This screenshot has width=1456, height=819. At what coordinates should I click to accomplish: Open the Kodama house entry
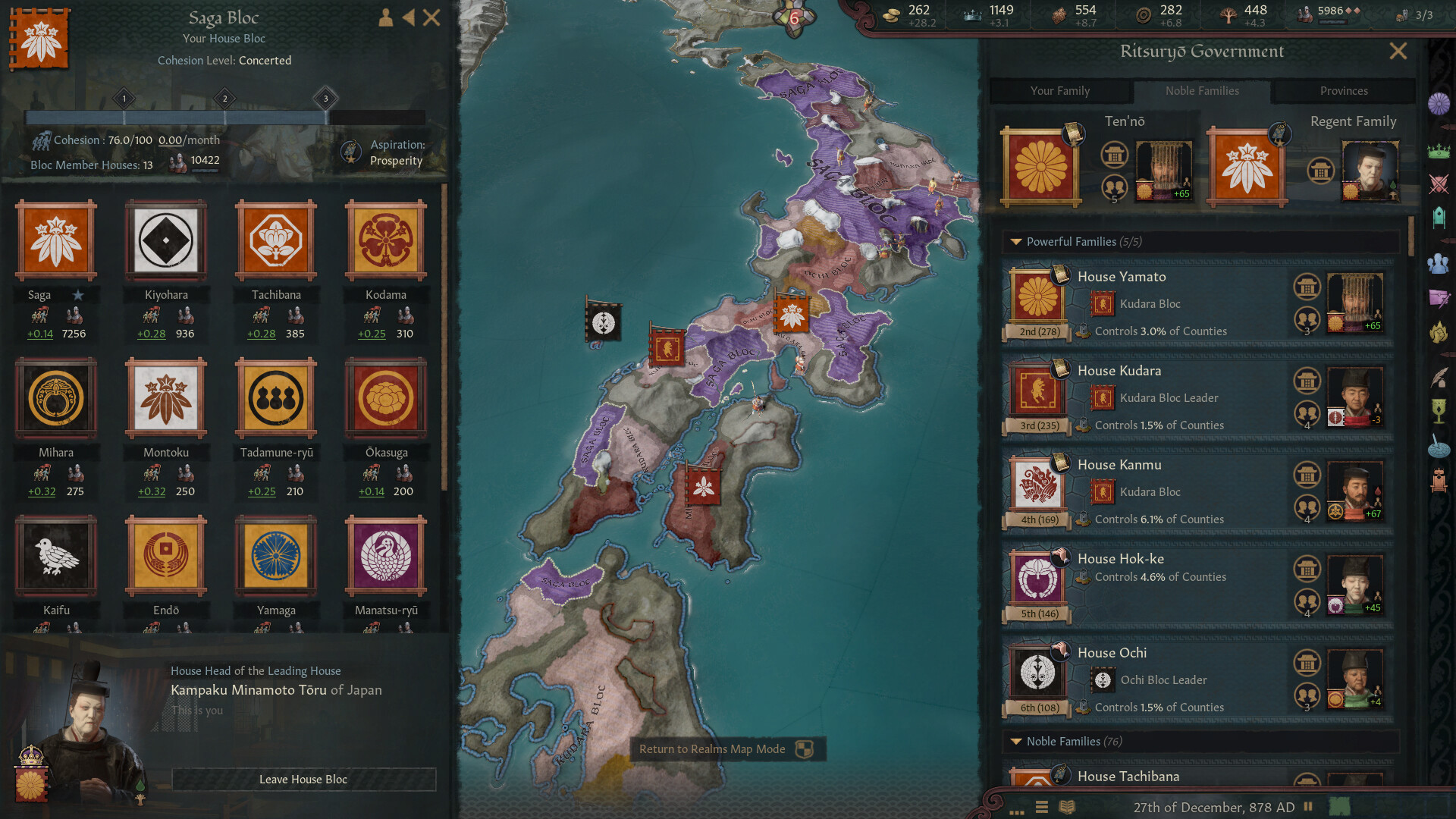pyautogui.click(x=386, y=241)
